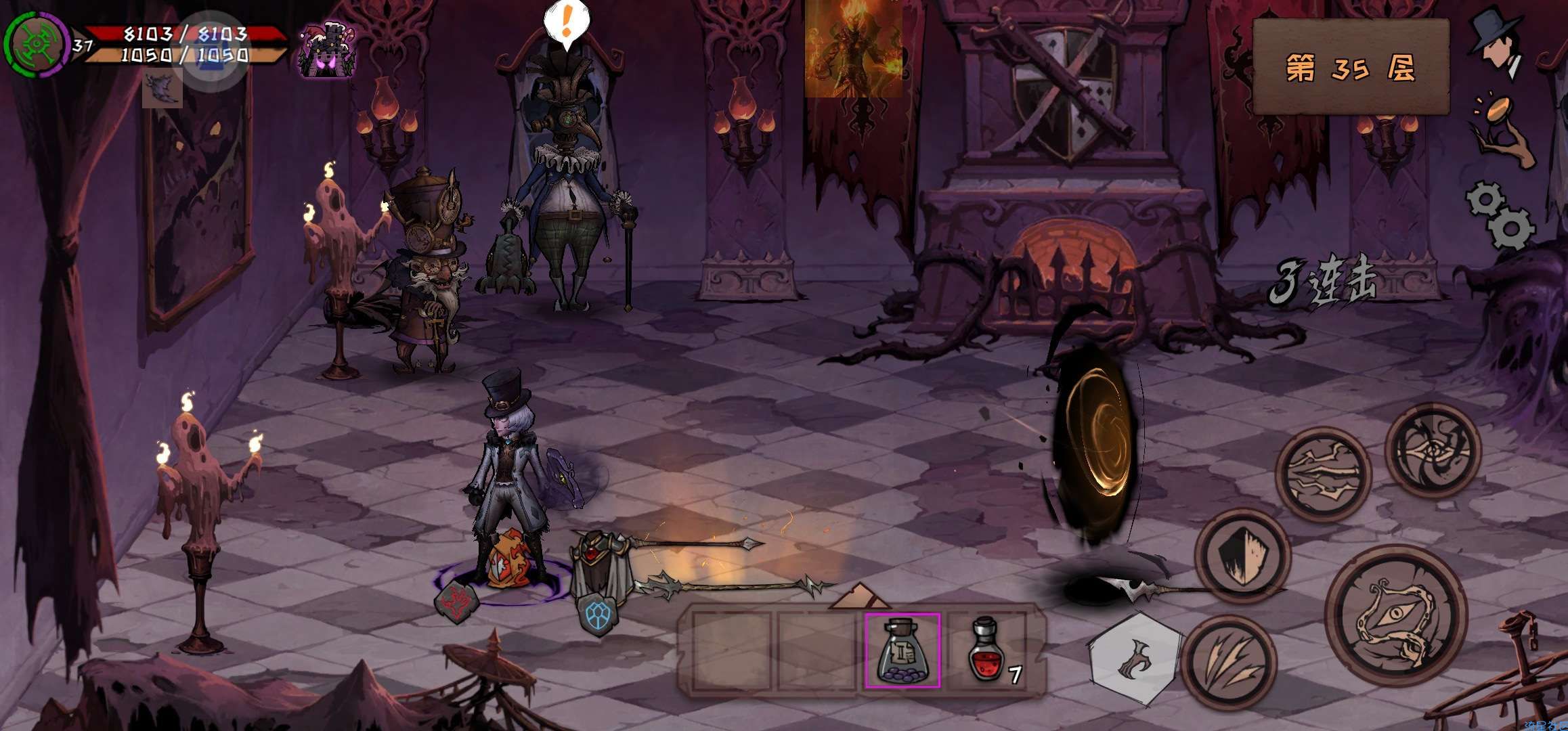Screen dimensions: 1568x731
Task: Tap the white hexagon weapon swap button
Action: tap(1135, 658)
